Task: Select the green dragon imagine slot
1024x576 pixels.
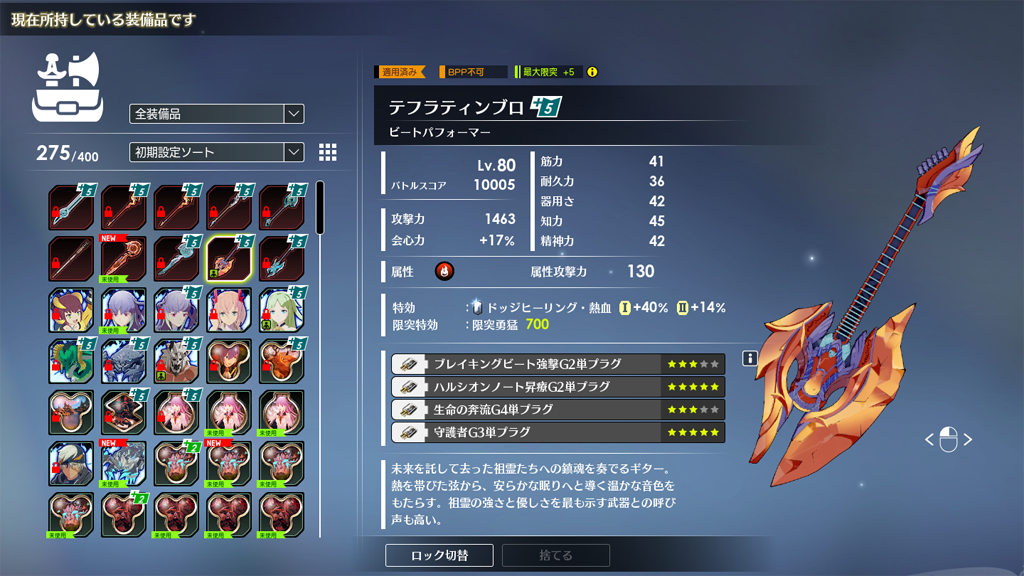Action: coord(72,361)
